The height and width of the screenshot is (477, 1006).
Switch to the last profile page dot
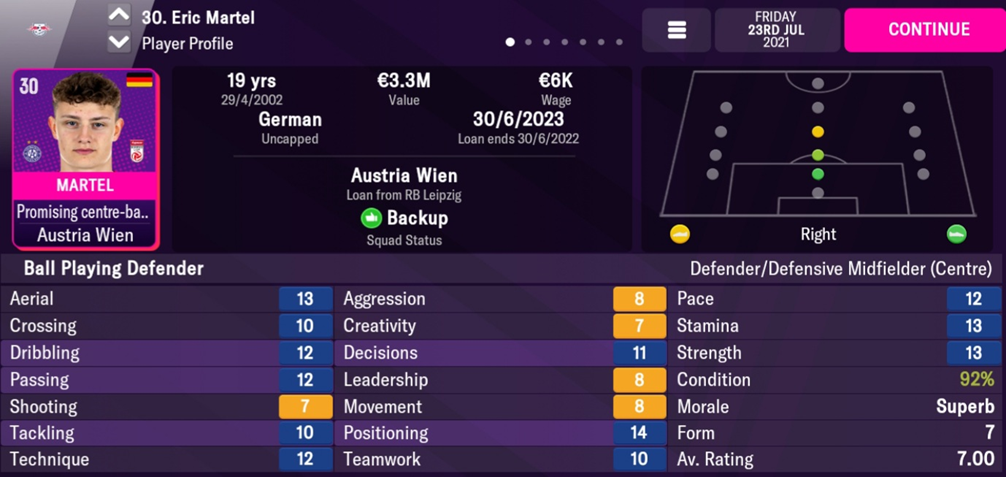pos(619,42)
